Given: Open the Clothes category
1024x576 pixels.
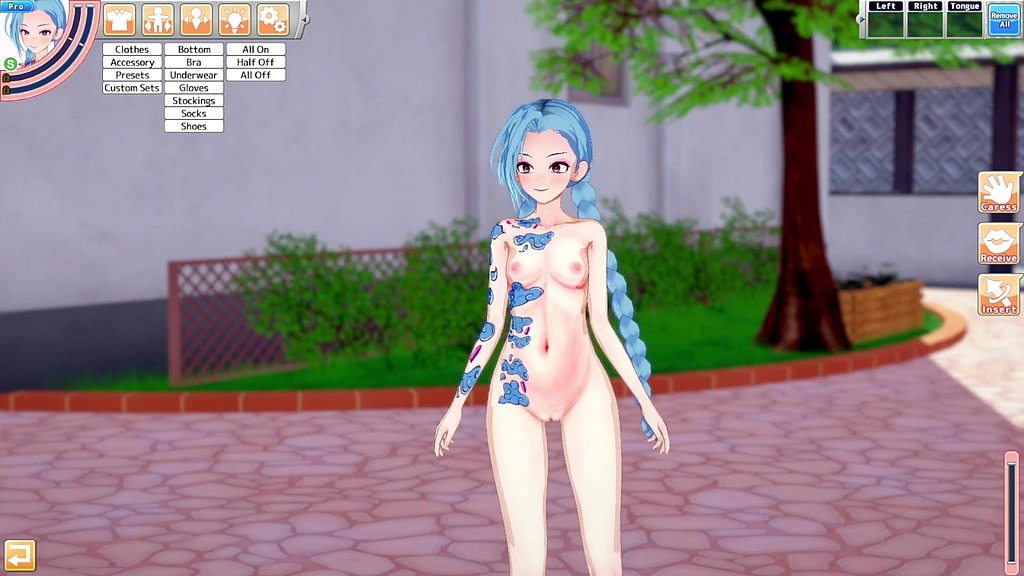Looking at the screenshot, I should [132, 49].
